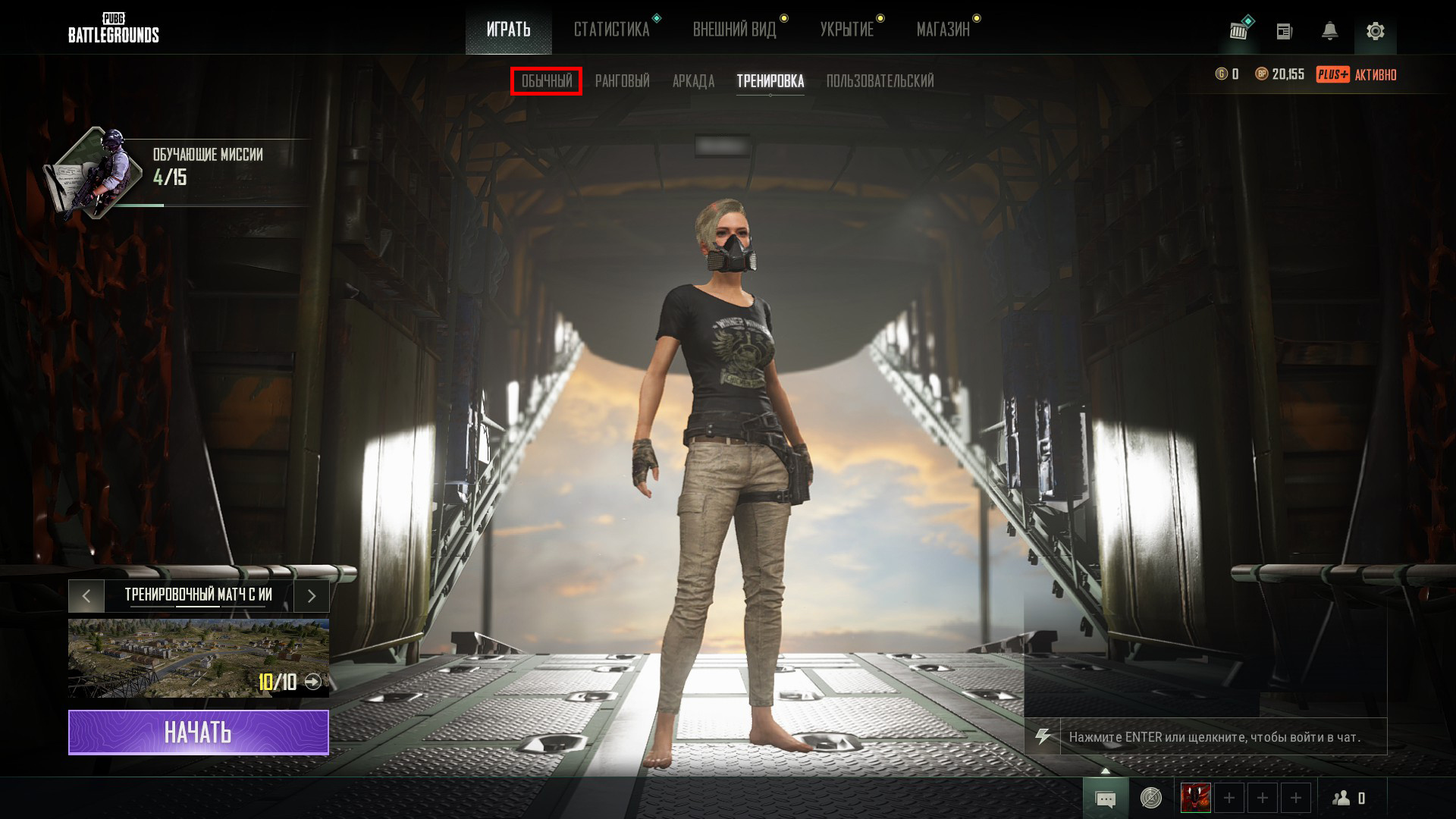Click the BP balance coin icon

click(x=1260, y=74)
